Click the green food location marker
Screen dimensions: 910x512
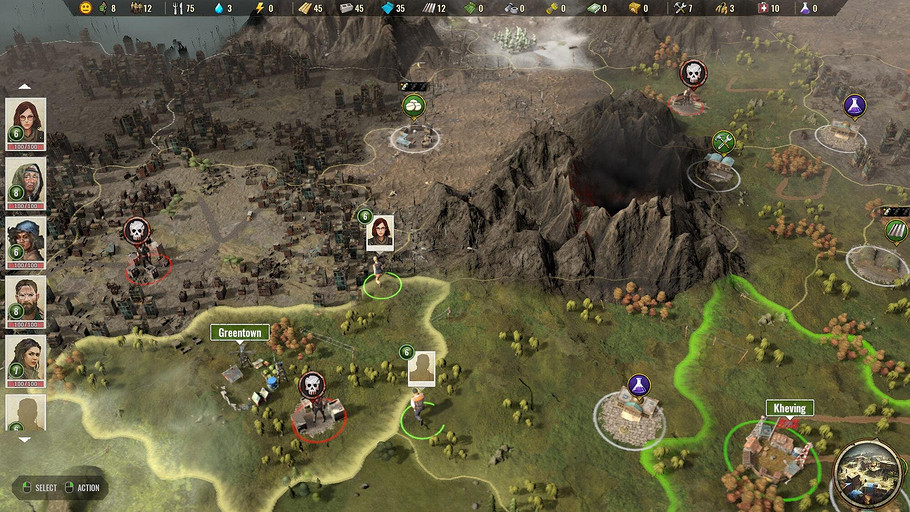(x=412, y=105)
